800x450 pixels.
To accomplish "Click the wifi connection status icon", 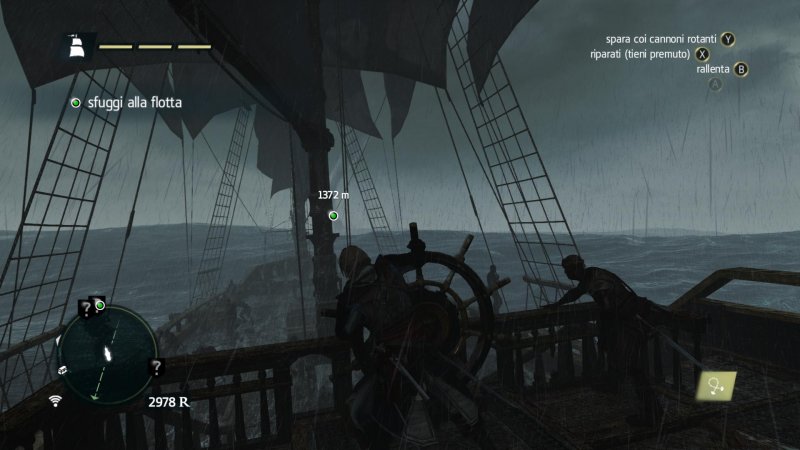I will [x=56, y=400].
